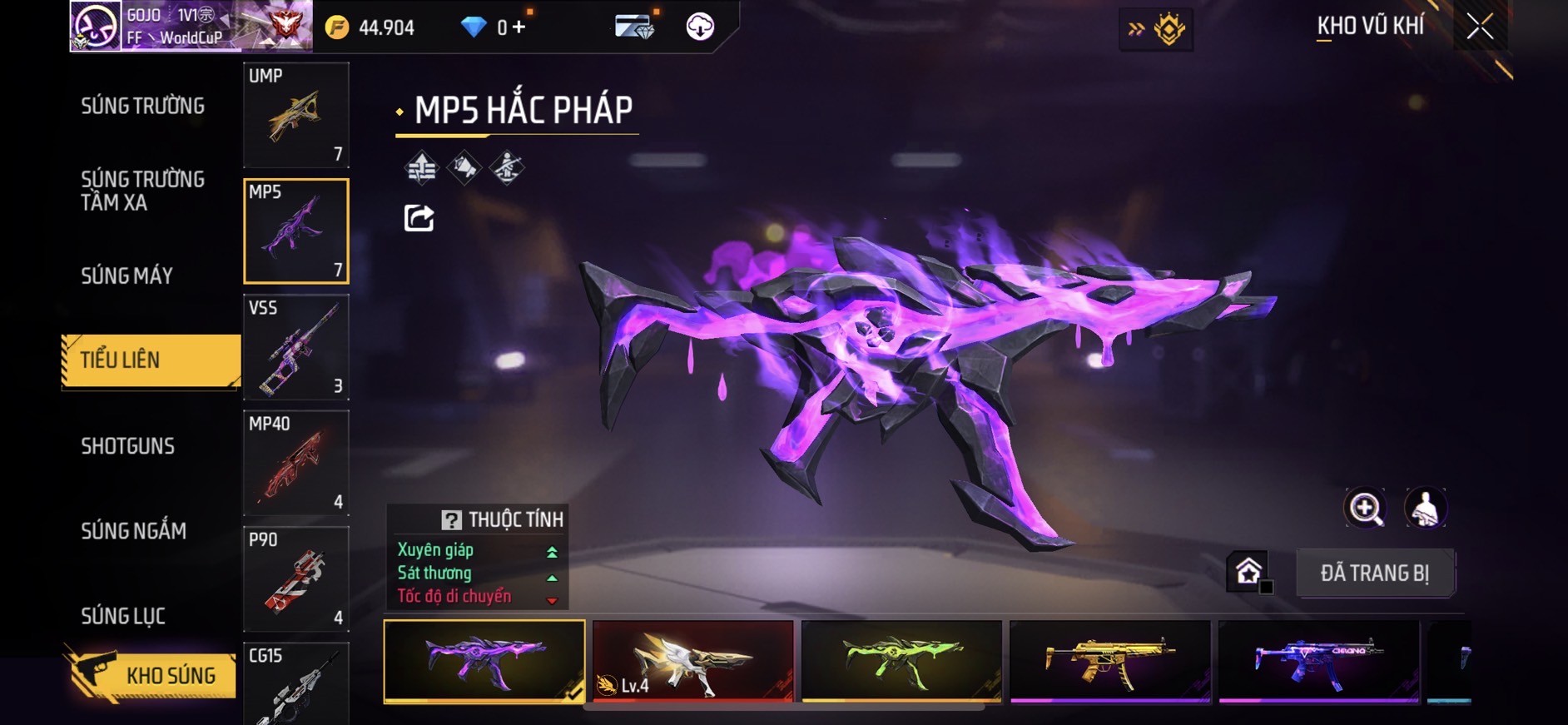Open the Súng Máy weapon category
Image resolution: width=1568 pixels, height=725 pixels.
pos(127,276)
